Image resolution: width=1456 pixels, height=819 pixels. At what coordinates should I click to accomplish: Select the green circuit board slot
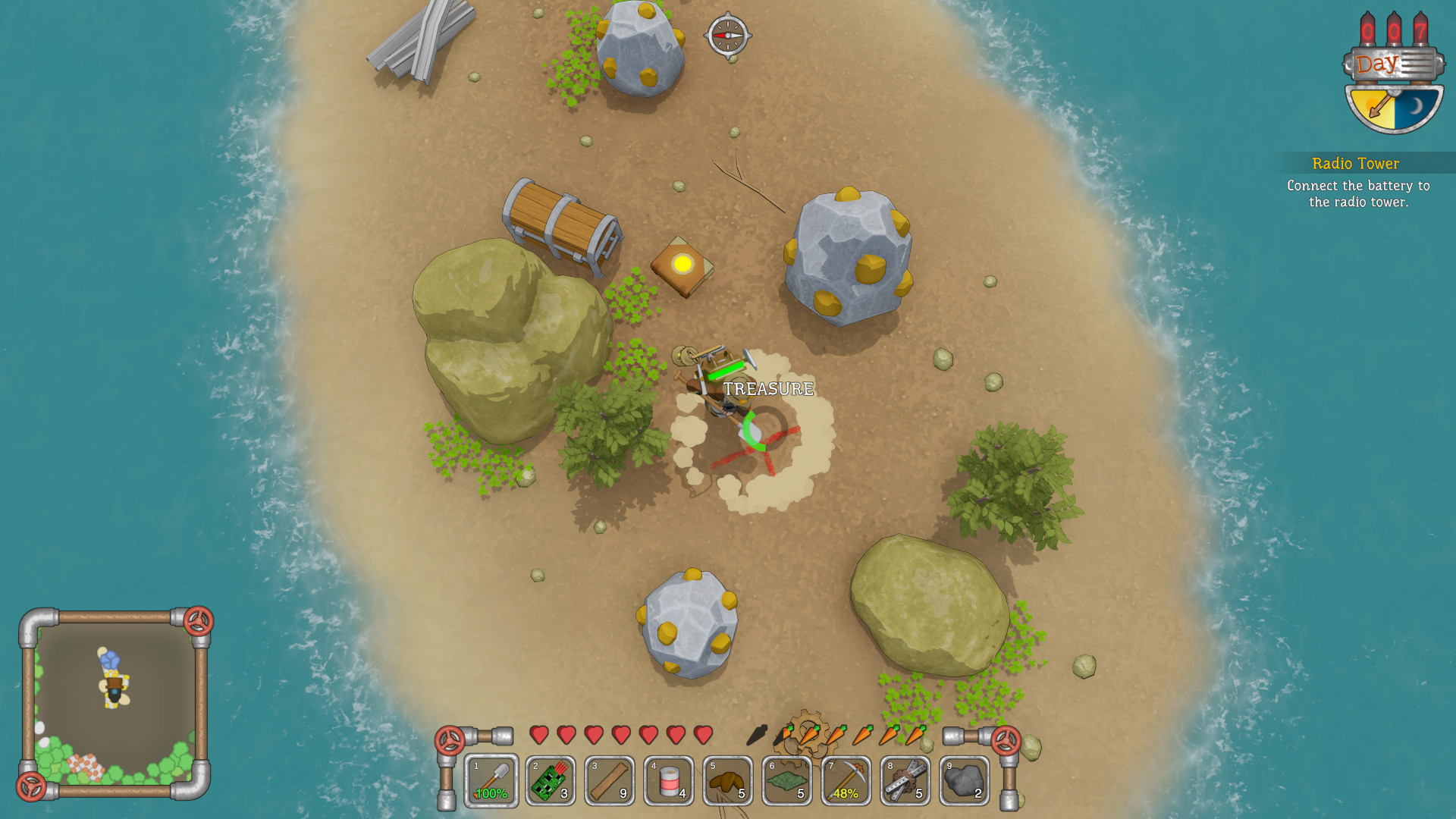point(551,780)
